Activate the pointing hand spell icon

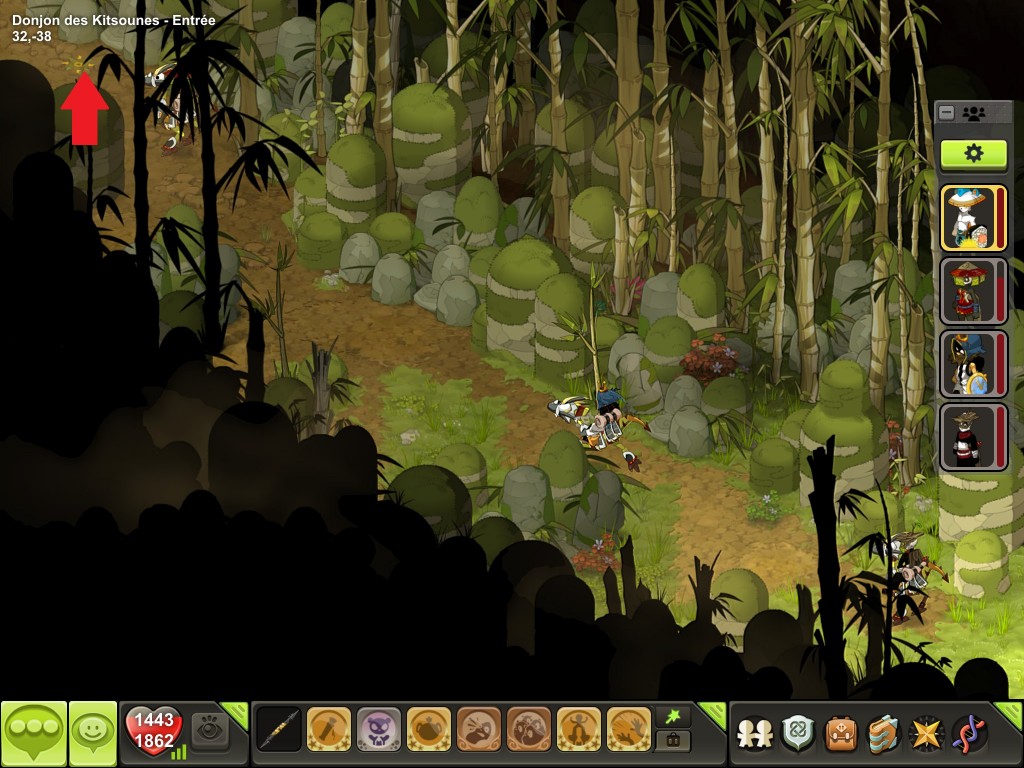(479, 729)
